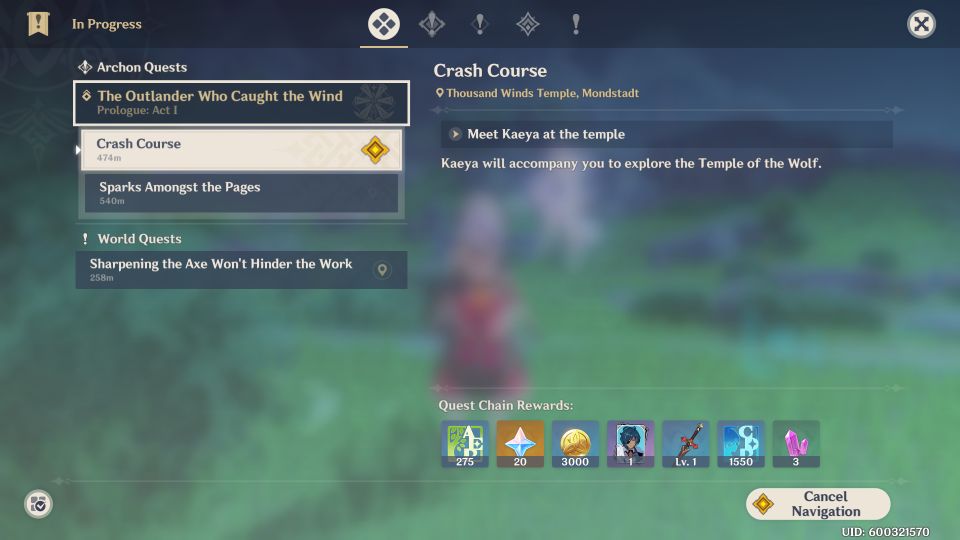Choose the Sparks Amongst the Pages quest

coord(230,193)
